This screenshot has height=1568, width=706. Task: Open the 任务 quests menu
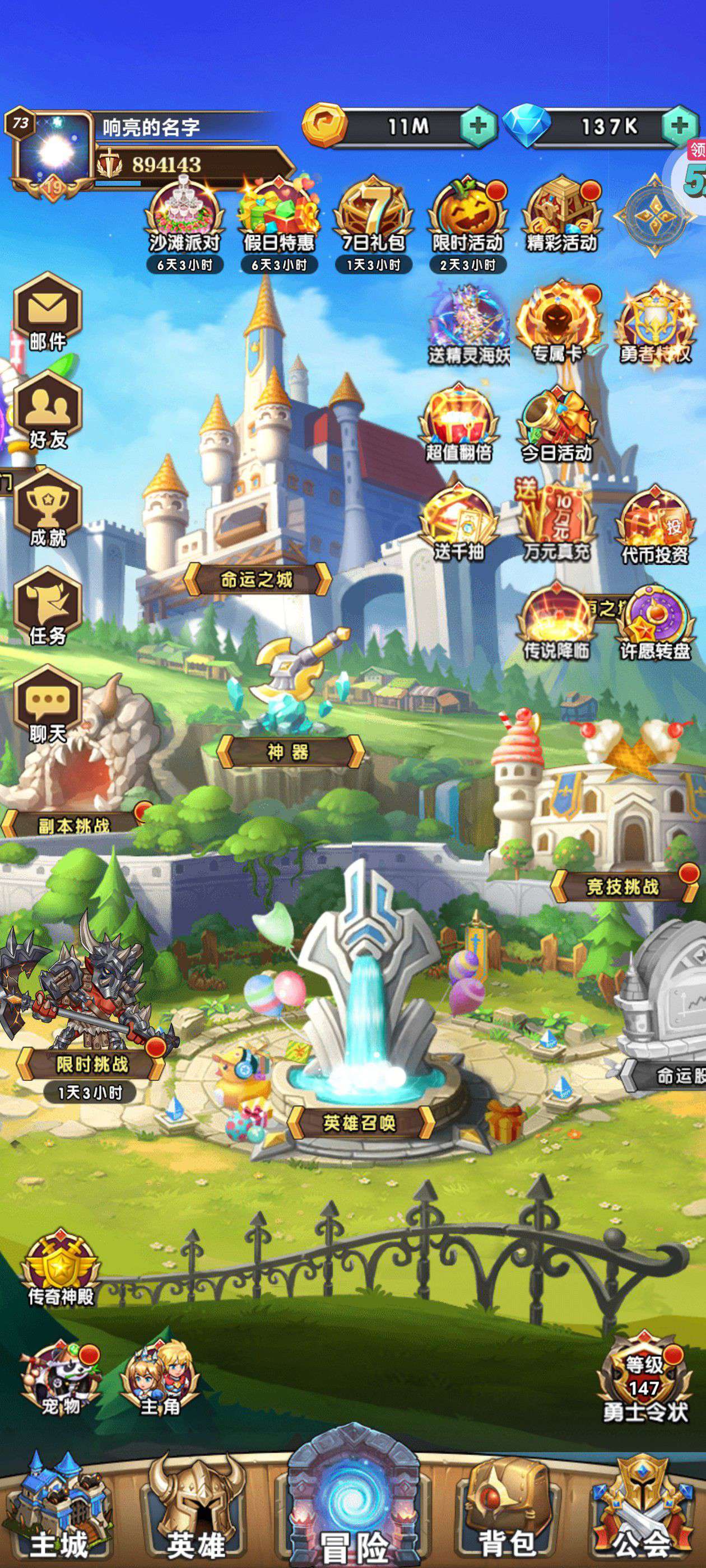[x=48, y=607]
